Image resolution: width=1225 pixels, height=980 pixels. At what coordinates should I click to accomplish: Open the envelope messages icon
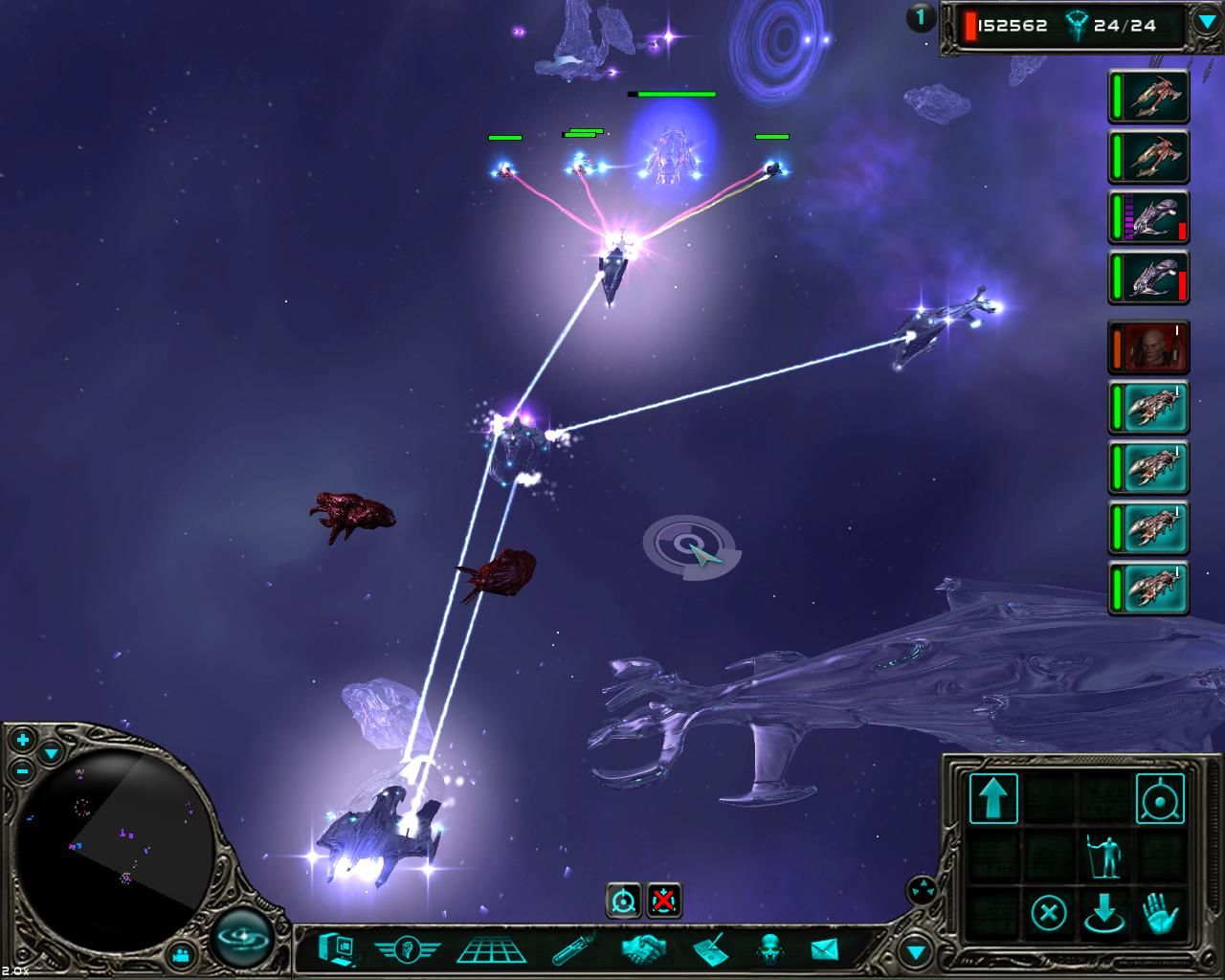point(824,949)
